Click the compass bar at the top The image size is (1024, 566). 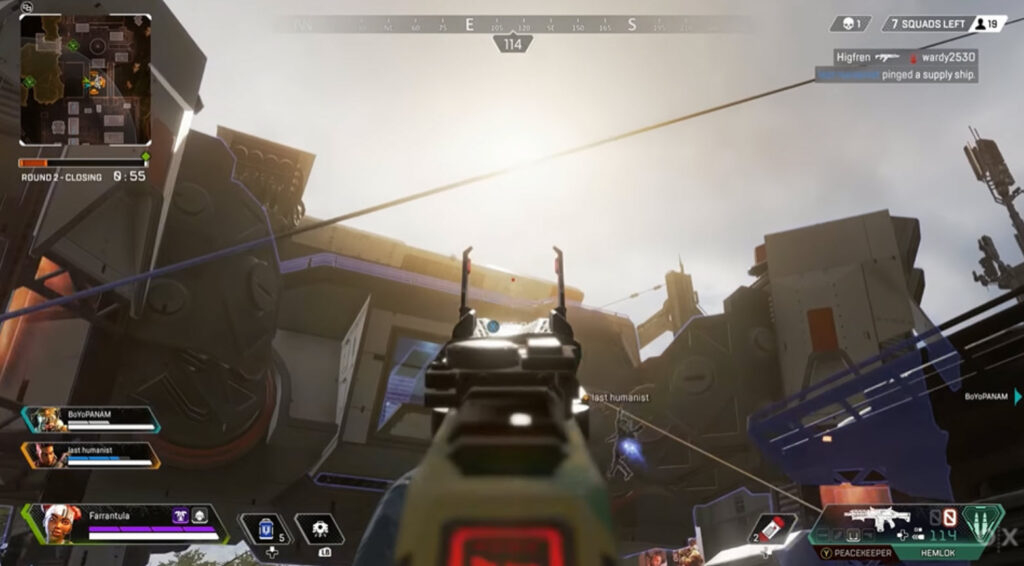[x=512, y=25]
